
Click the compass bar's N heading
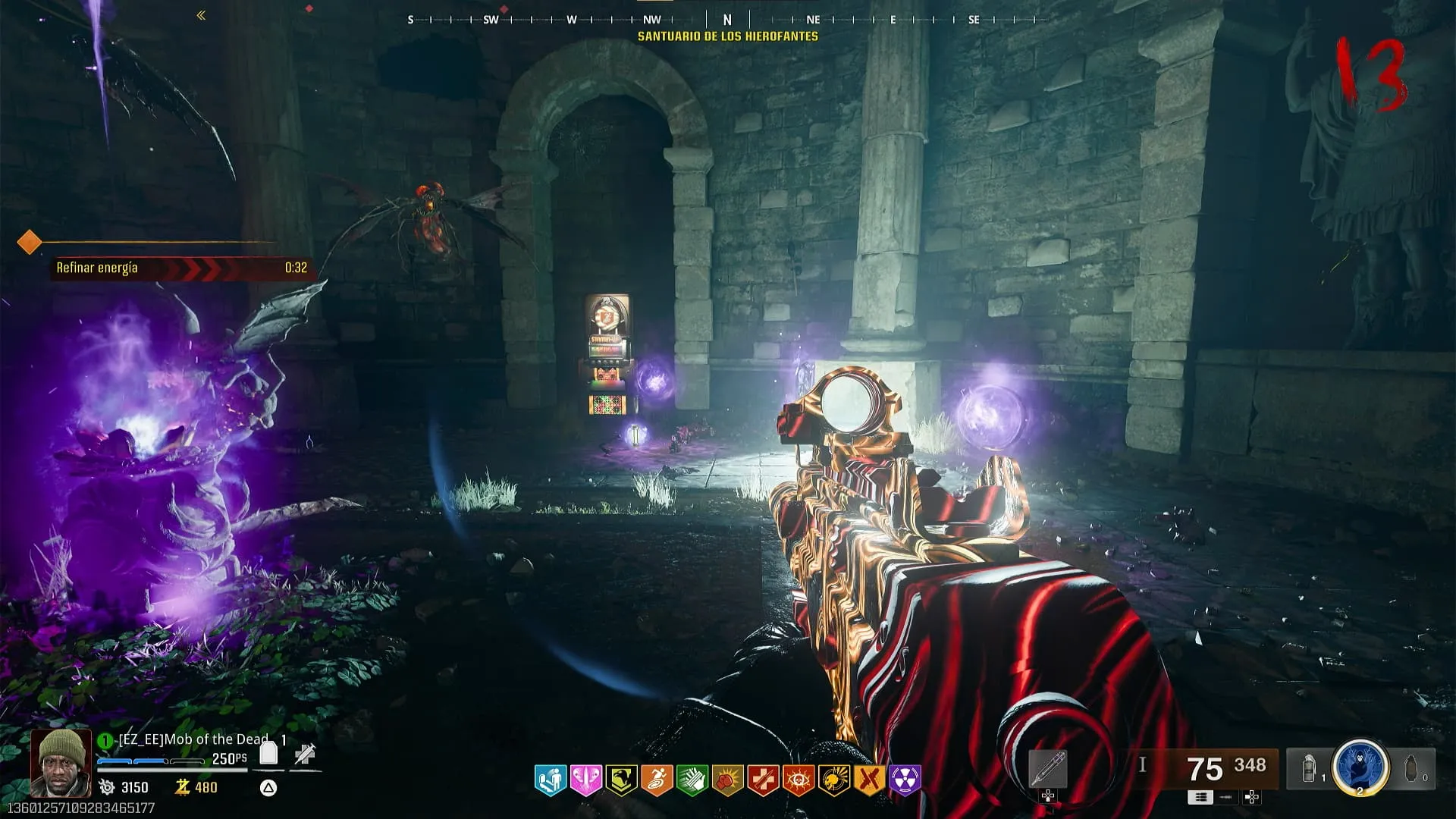[727, 20]
